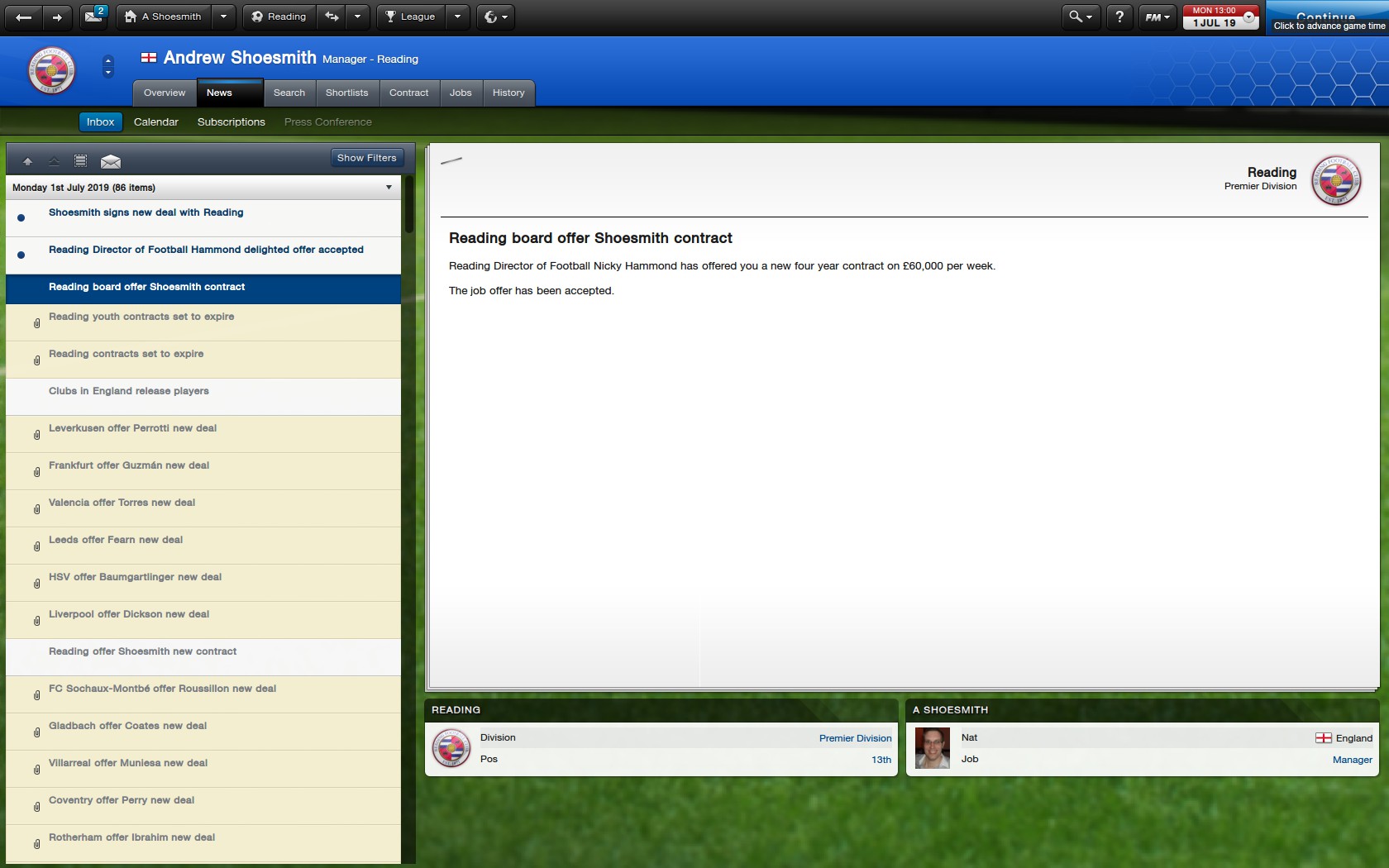The height and width of the screenshot is (868, 1389).
Task: Switch to the Overview tab
Action: pos(165,93)
